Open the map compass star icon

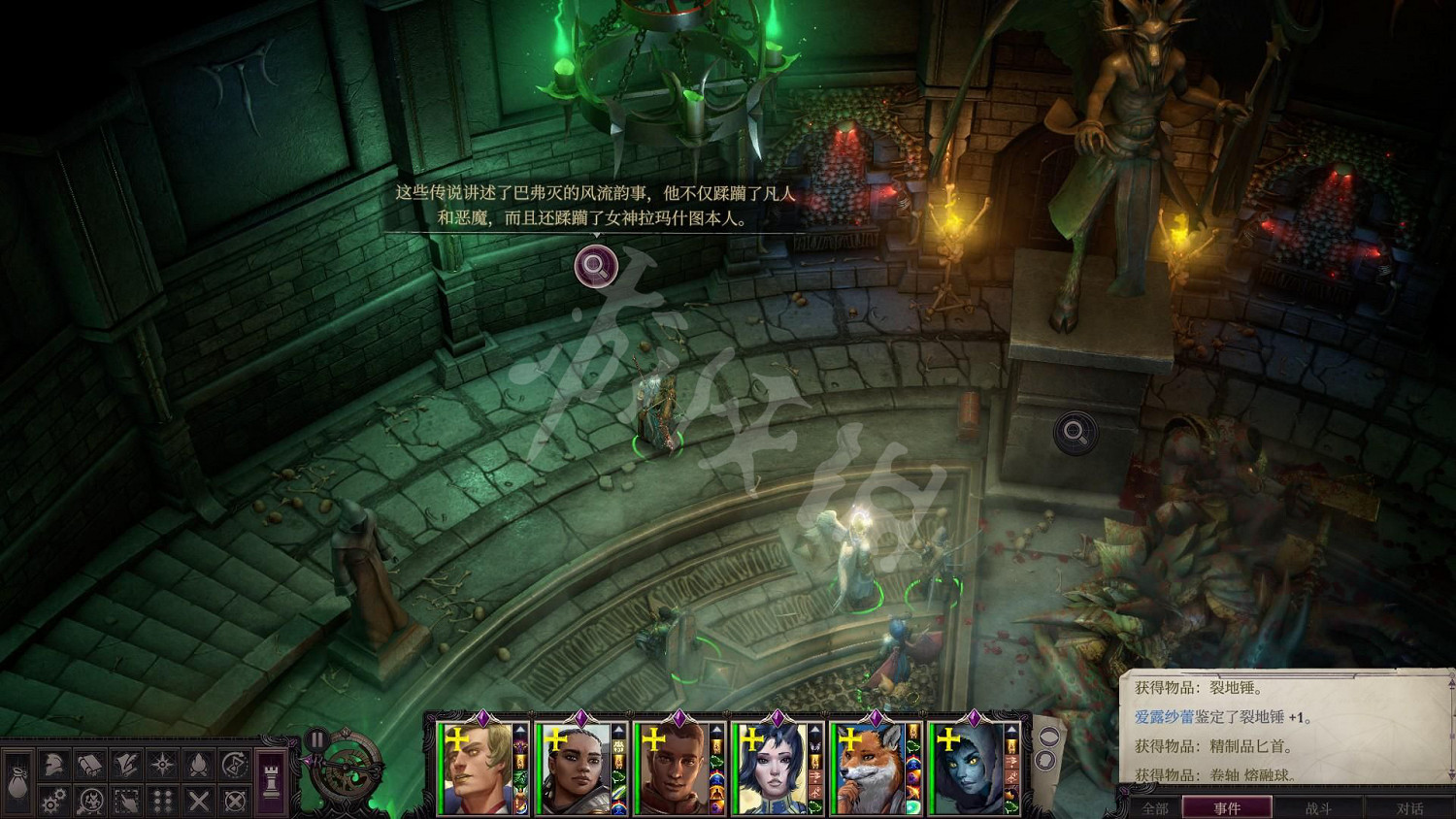tap(162, 766)
